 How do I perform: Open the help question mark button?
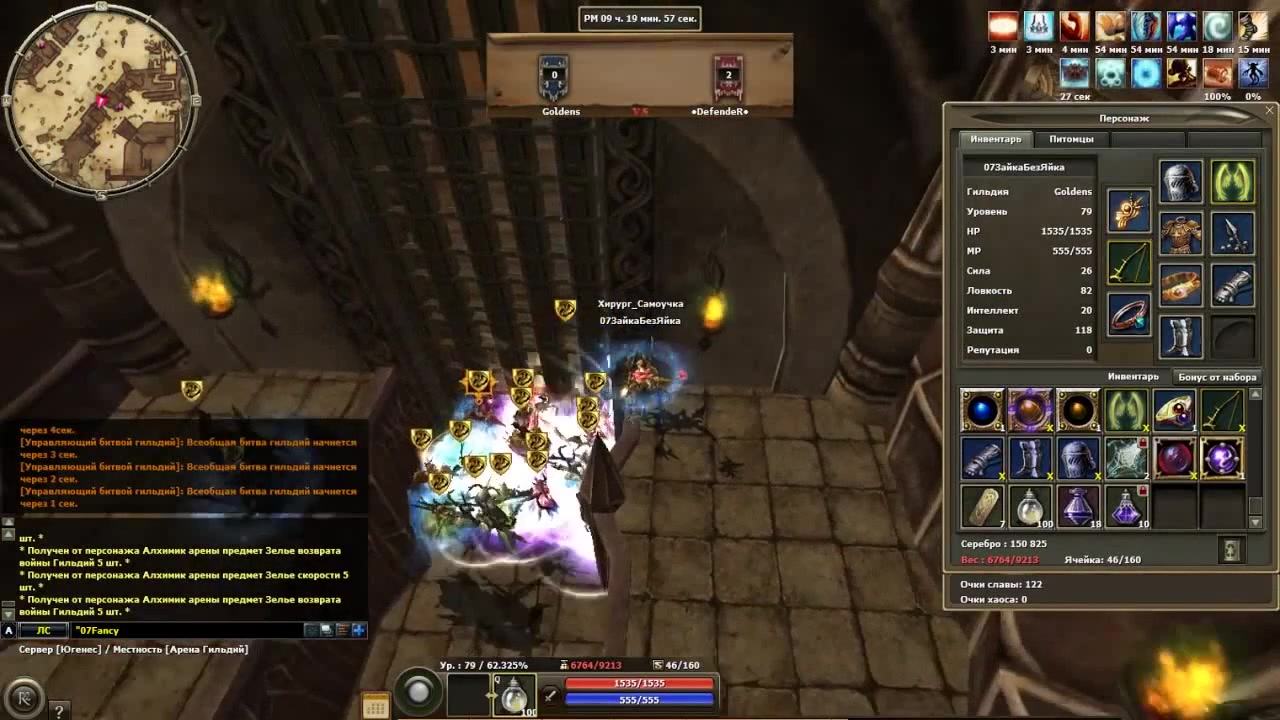click(x=59, y=711)
